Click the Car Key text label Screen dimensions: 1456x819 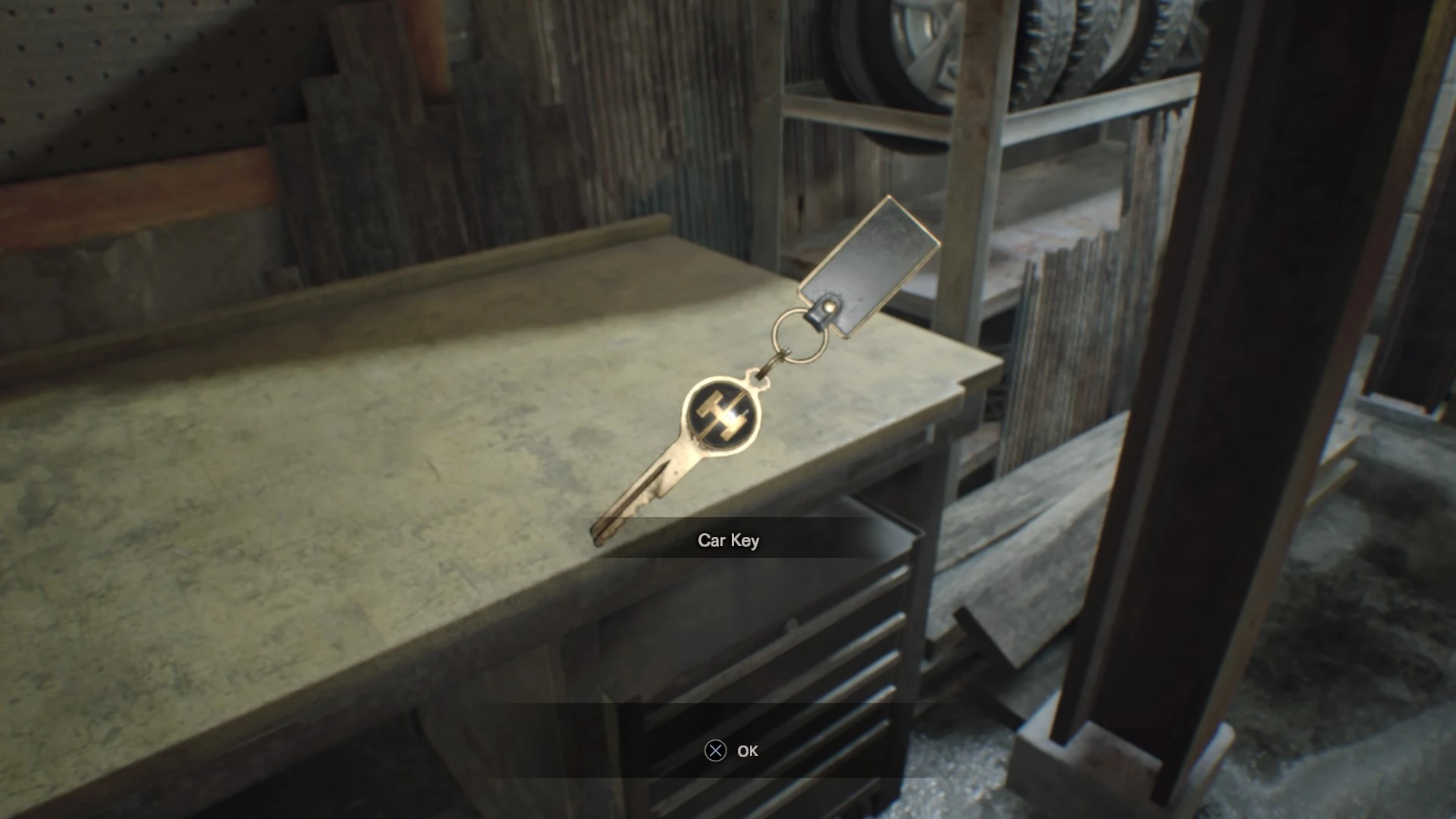coord(728,541)
